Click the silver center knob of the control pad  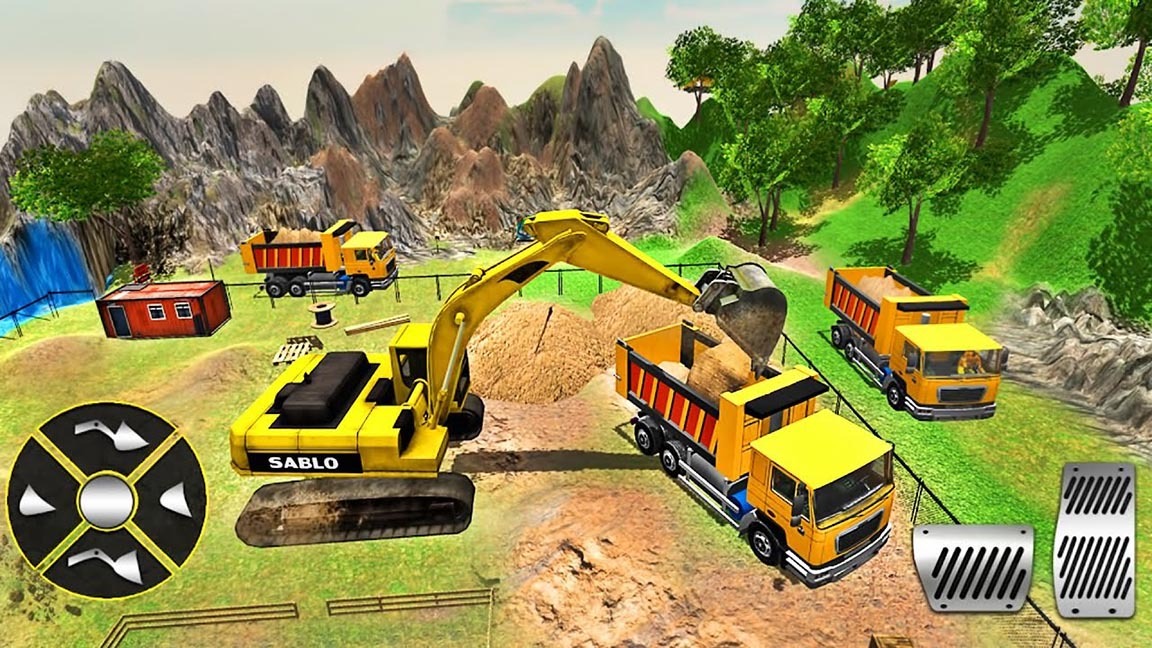click(106, 500)
